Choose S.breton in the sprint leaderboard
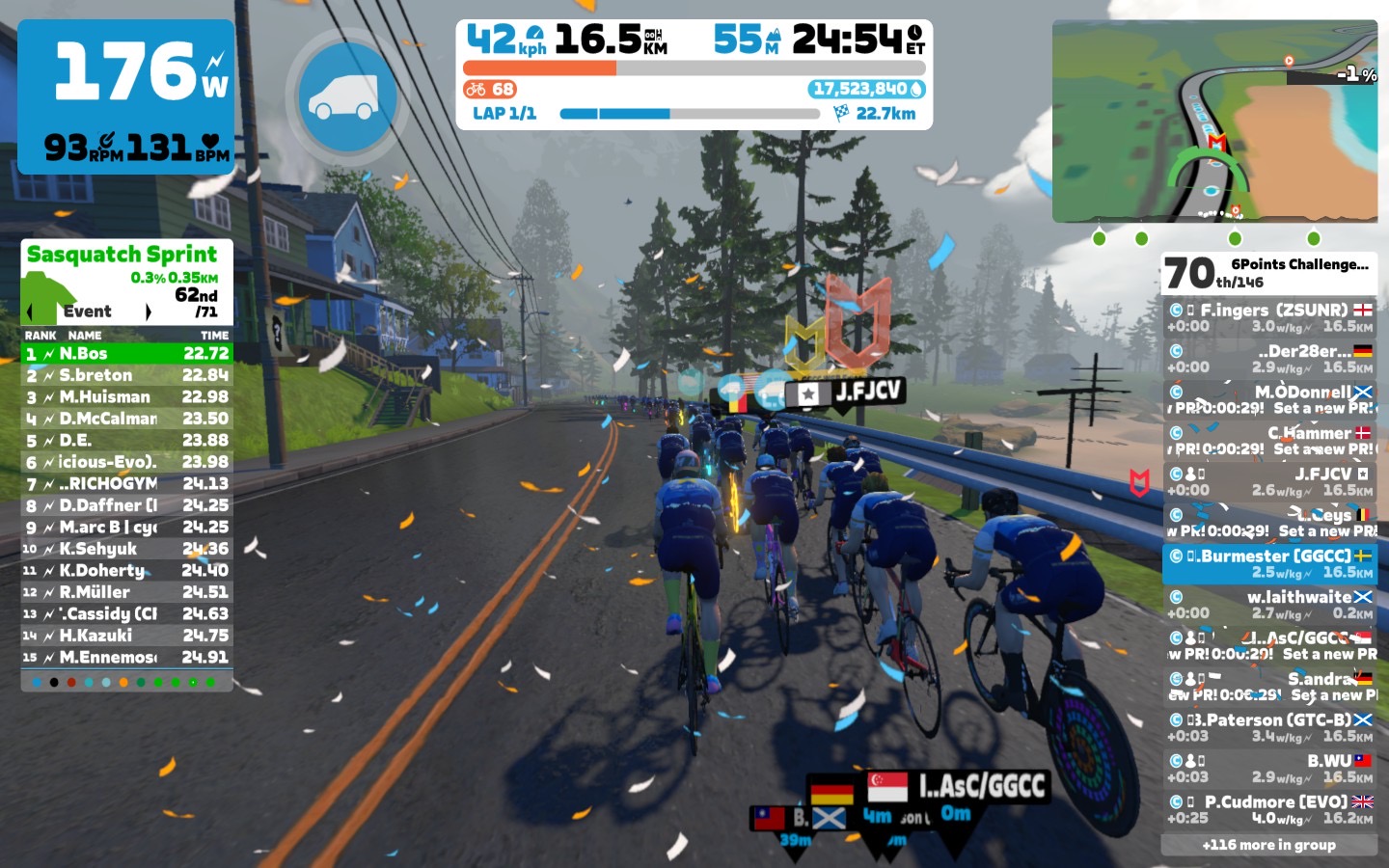Screen dimensions: 1389x868 (x=126, y=375)
